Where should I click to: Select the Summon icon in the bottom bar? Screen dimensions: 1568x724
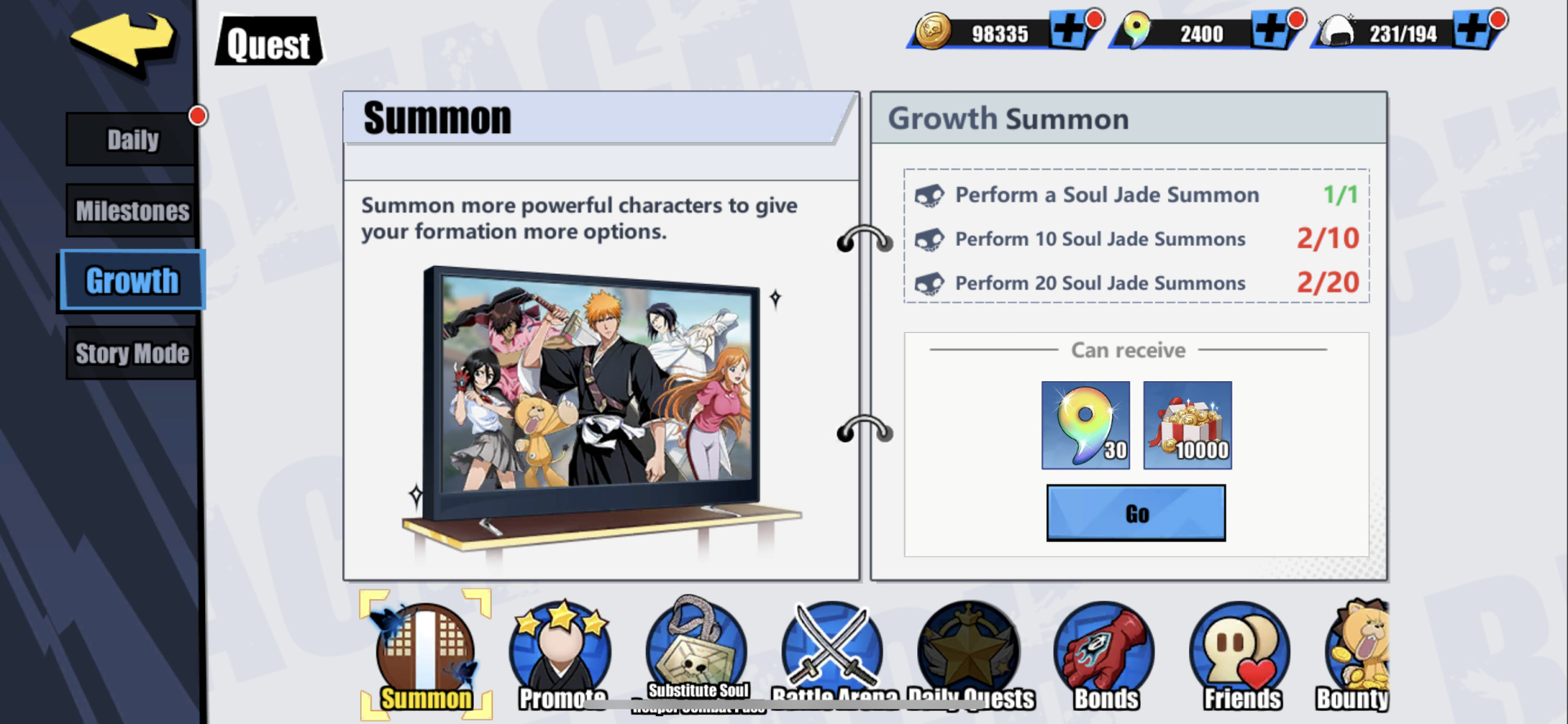424,649
